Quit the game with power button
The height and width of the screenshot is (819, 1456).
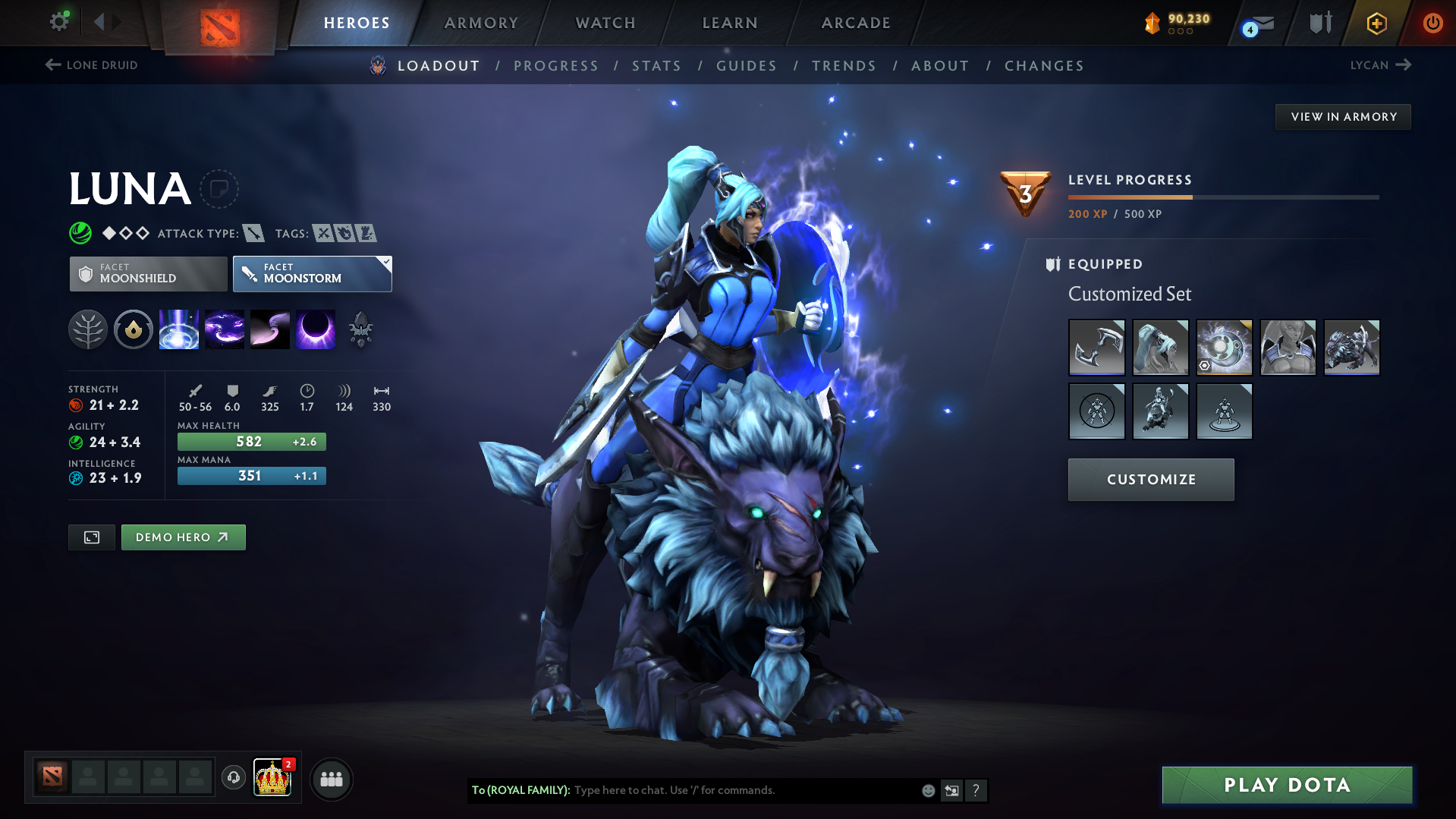[x=1432, y=23]
